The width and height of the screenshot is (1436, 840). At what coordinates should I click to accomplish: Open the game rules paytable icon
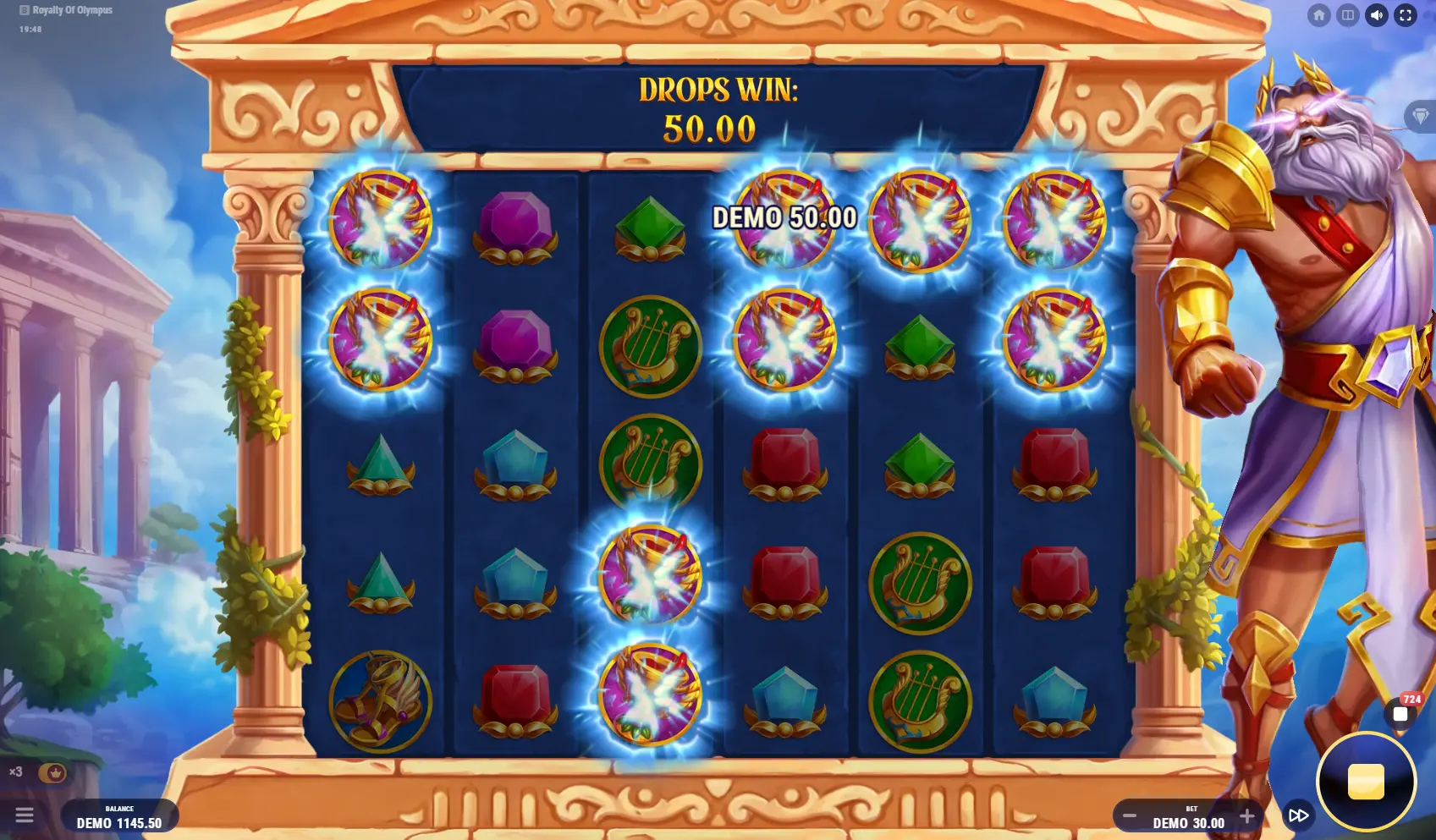(x=1349, y=14)
